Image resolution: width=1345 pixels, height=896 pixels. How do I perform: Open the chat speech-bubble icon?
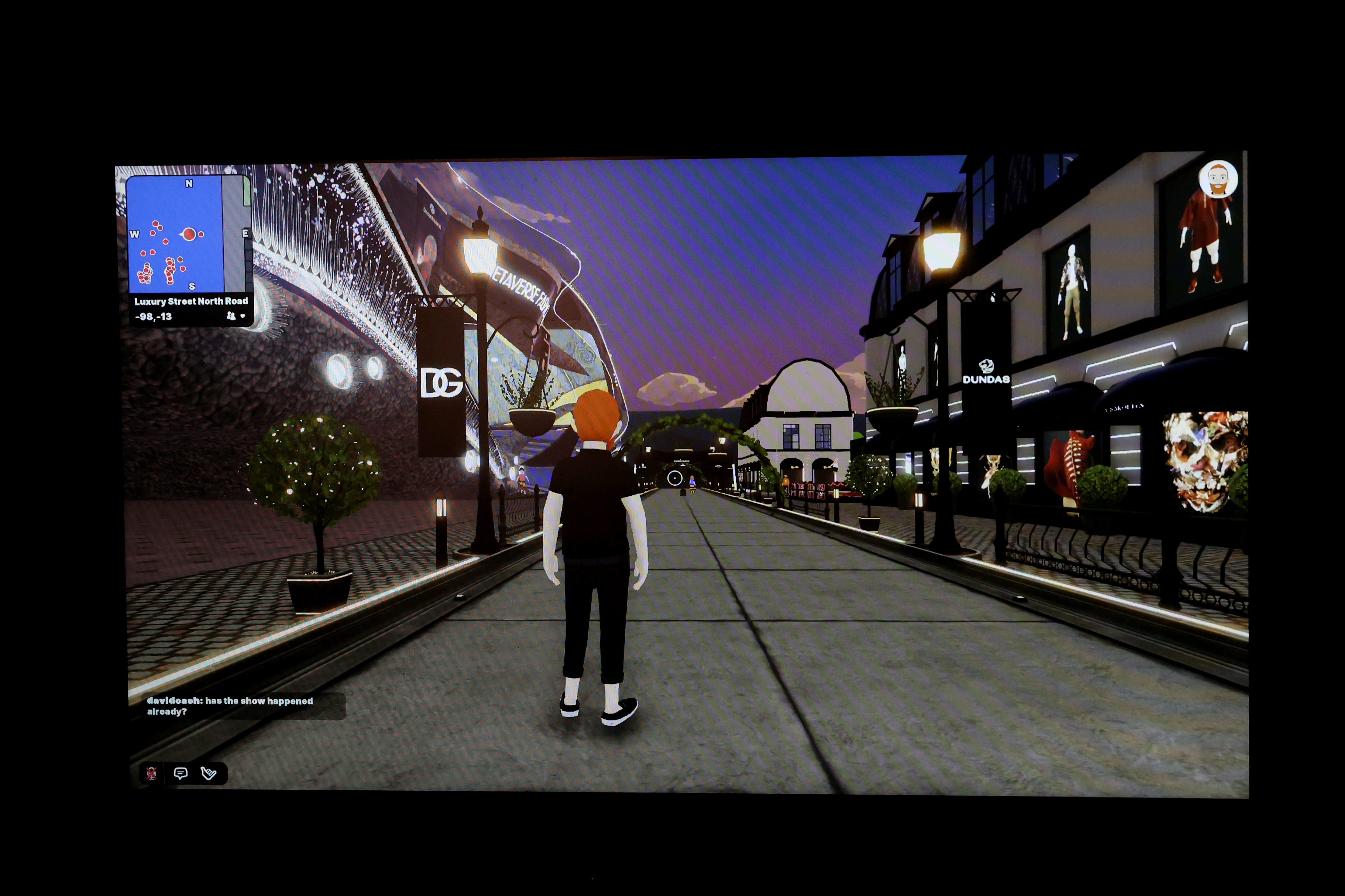point(181,774)
